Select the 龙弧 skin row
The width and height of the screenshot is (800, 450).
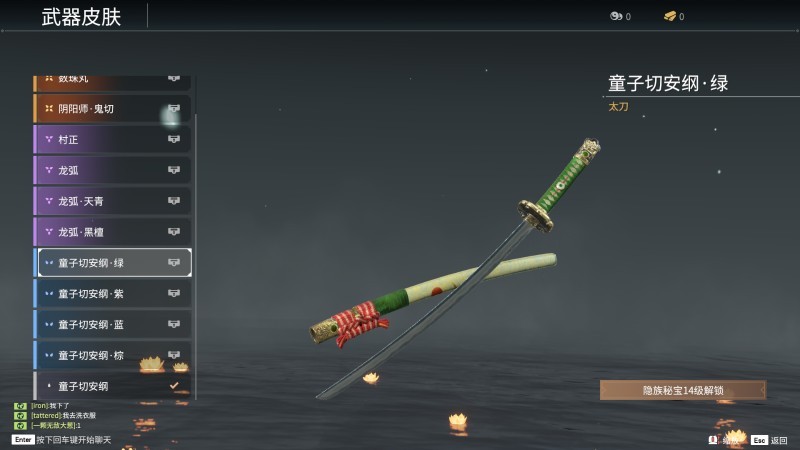[112, 170]
